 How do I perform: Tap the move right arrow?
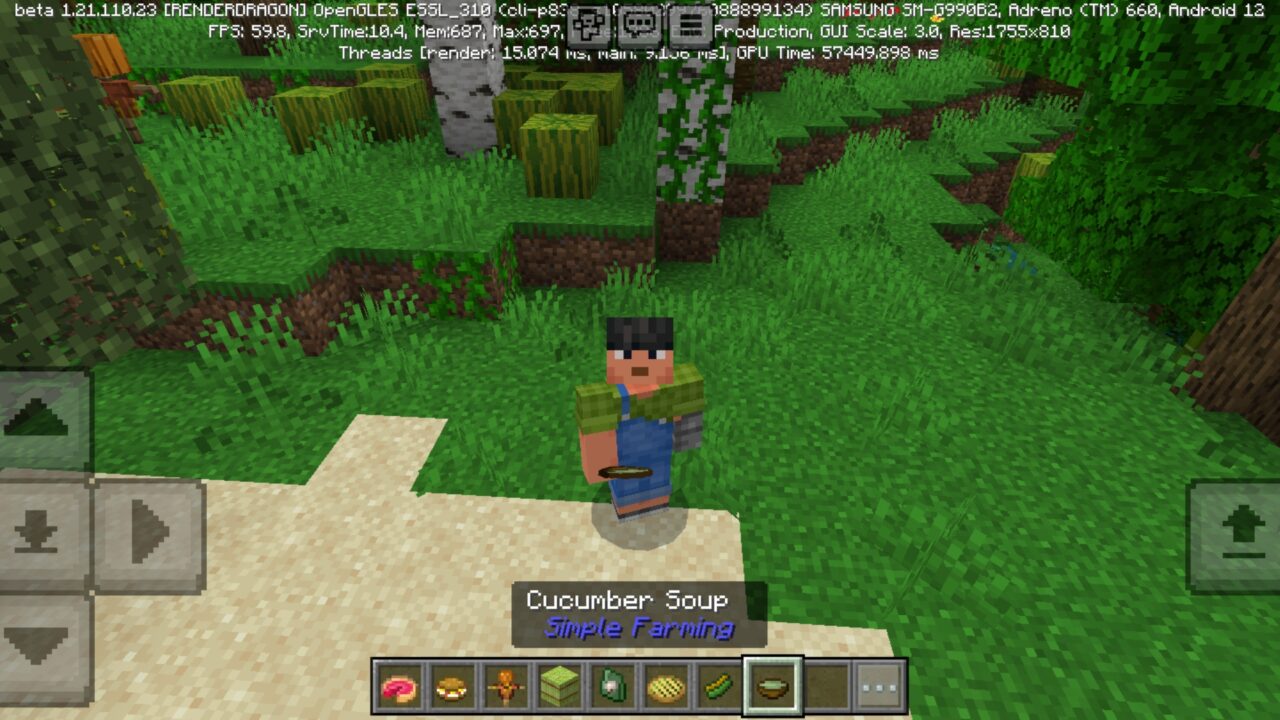pos(150,532)
